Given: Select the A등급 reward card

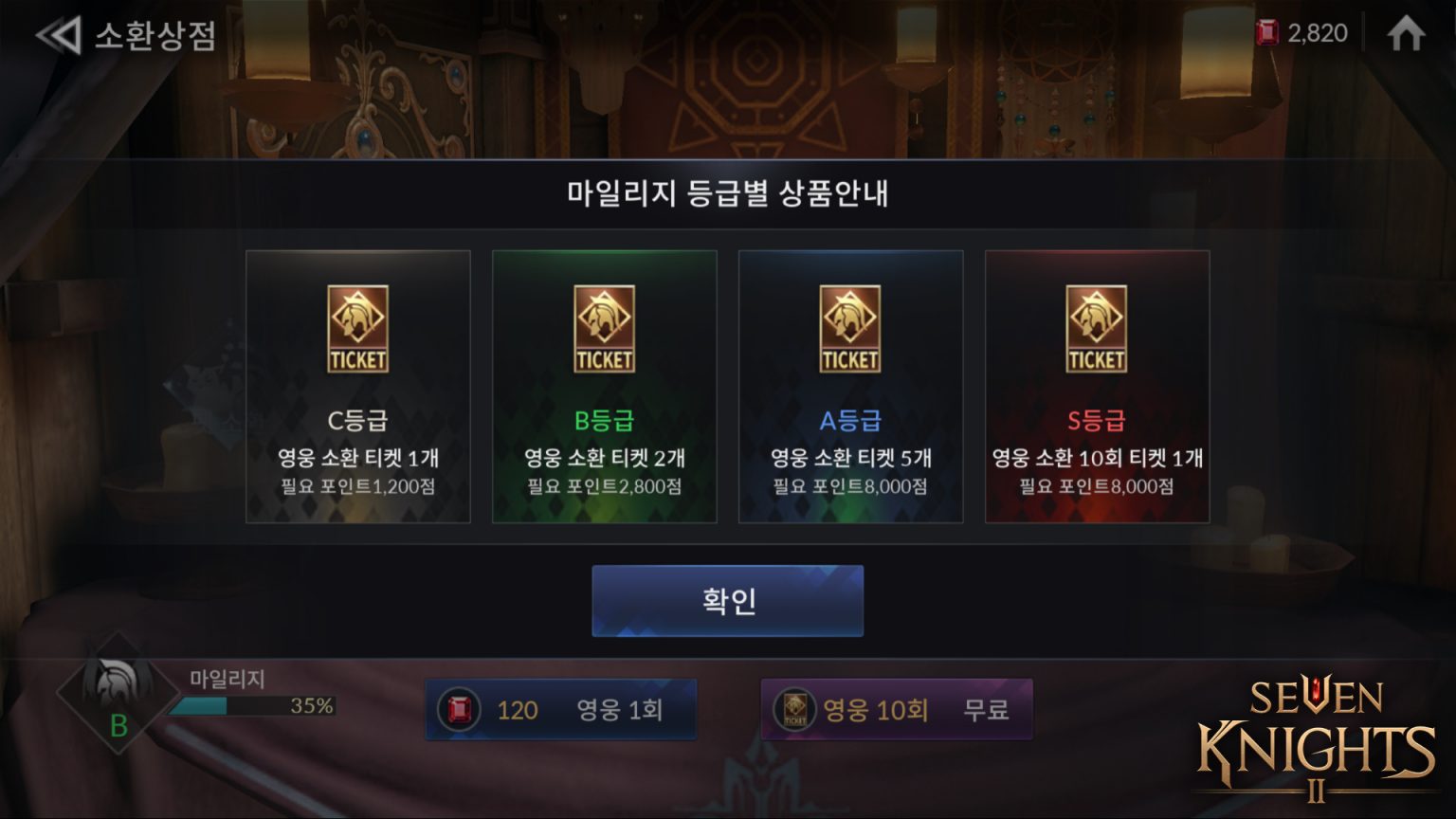Looking at the screenshot, I should coord(850,385).
